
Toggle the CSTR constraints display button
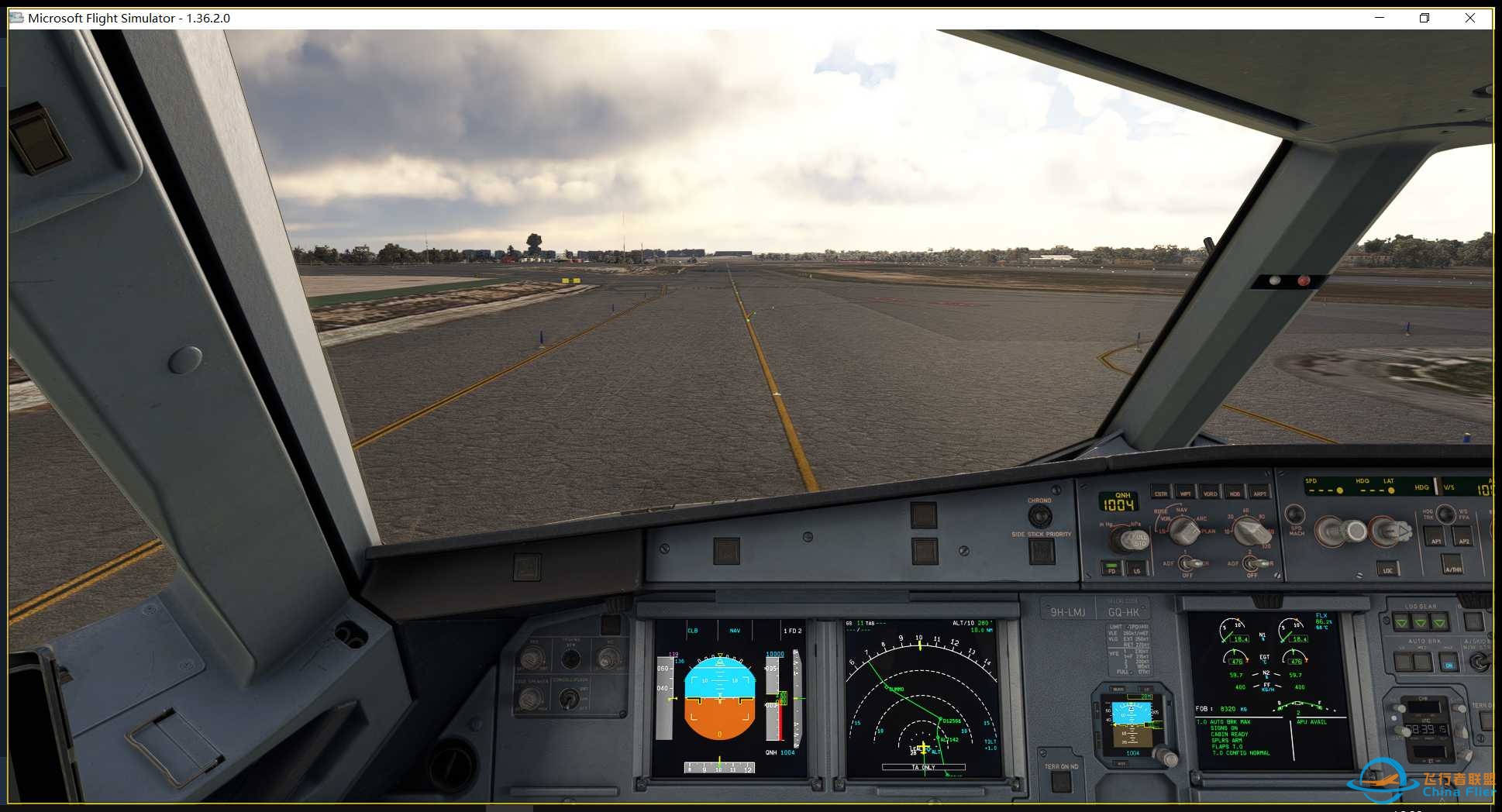[1160, 494]
